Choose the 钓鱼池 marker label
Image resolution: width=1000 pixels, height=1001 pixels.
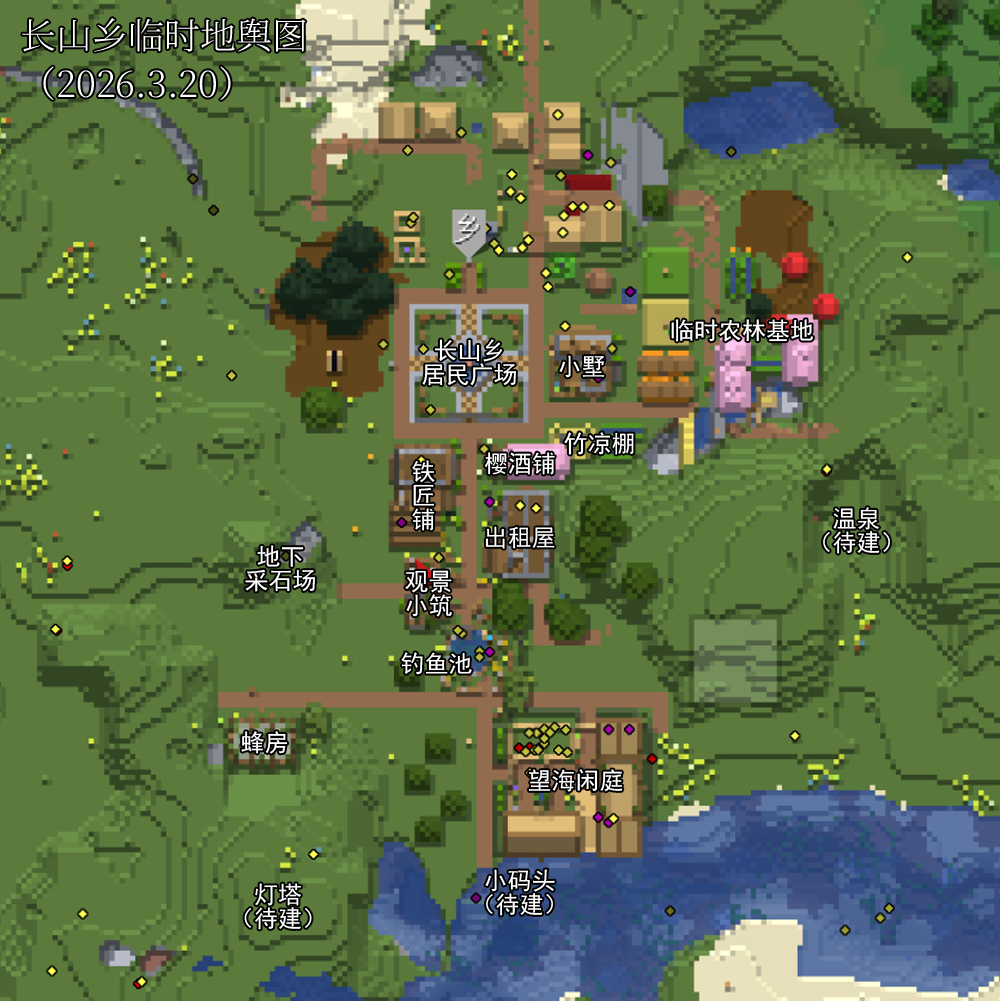tap(435, 663)
